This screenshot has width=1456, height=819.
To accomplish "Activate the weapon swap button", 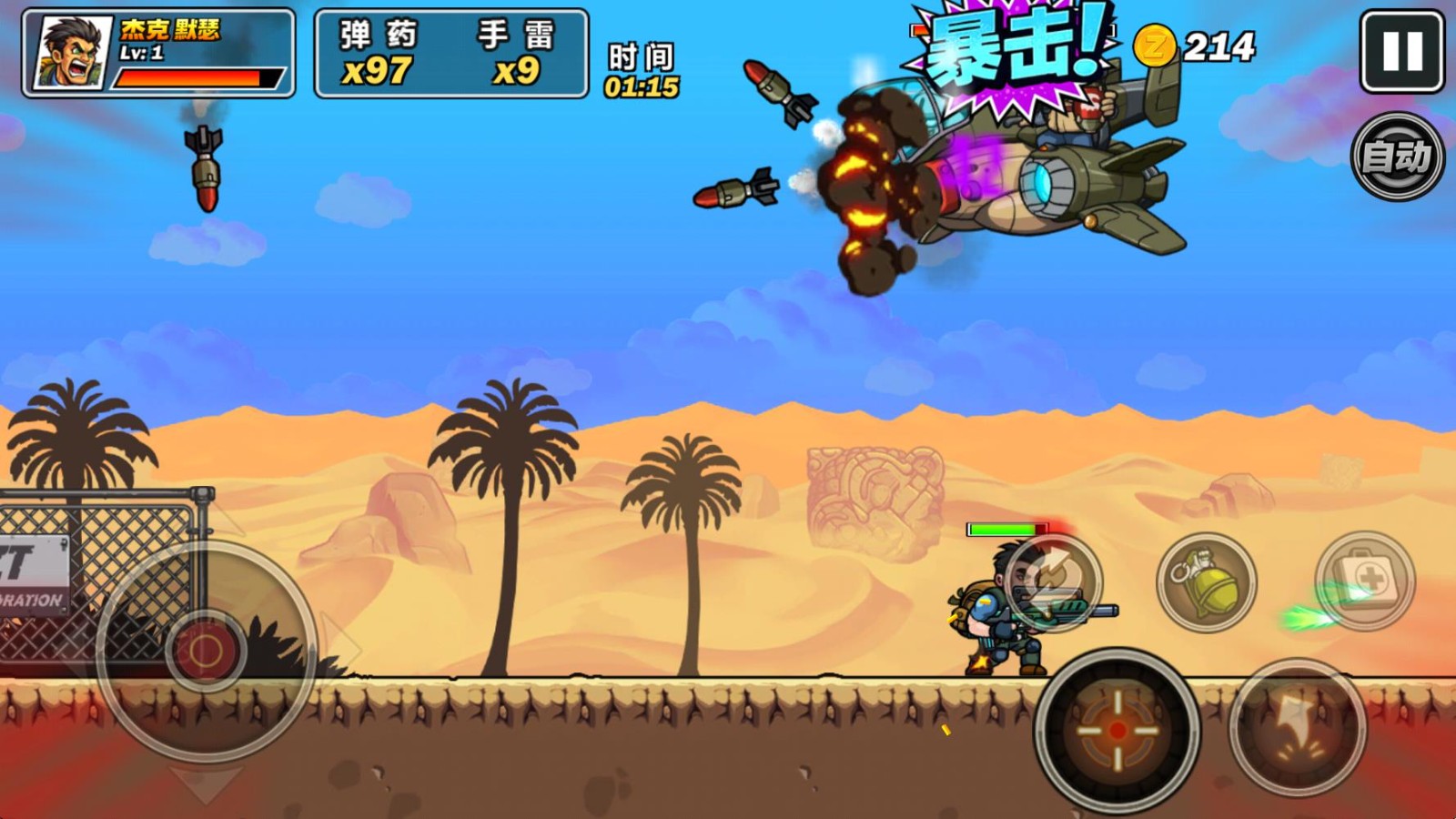I will tap(1054, 582).
